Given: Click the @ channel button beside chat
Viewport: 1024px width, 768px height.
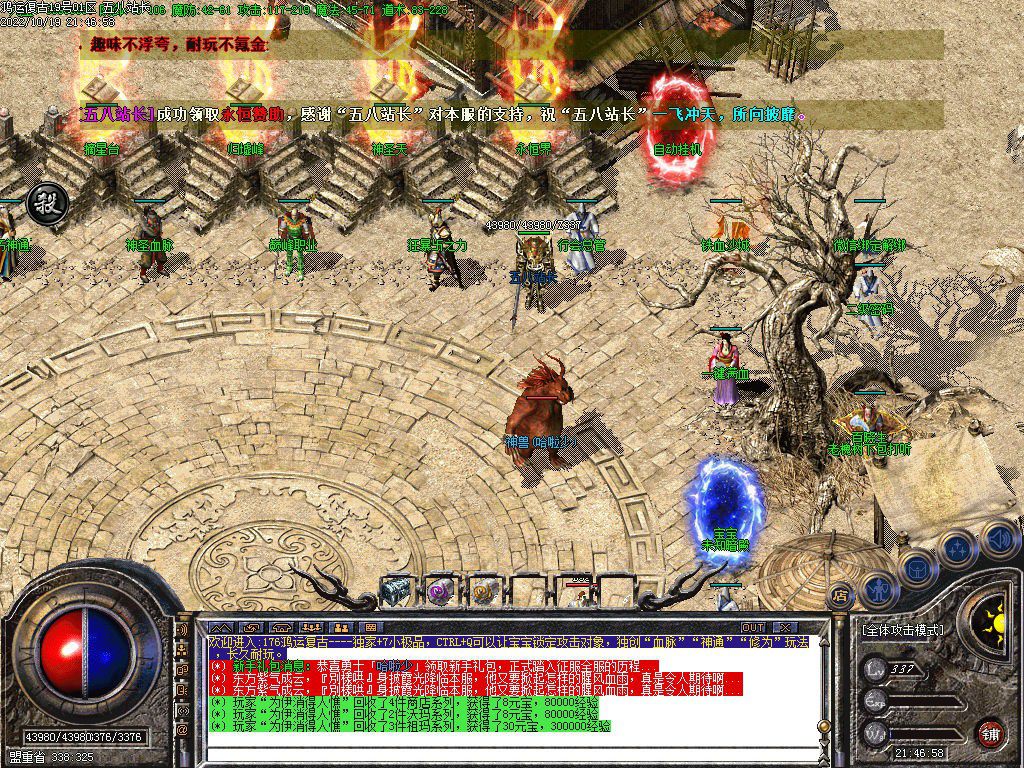Looking at the screenshot, I should (x=181, y=730).
